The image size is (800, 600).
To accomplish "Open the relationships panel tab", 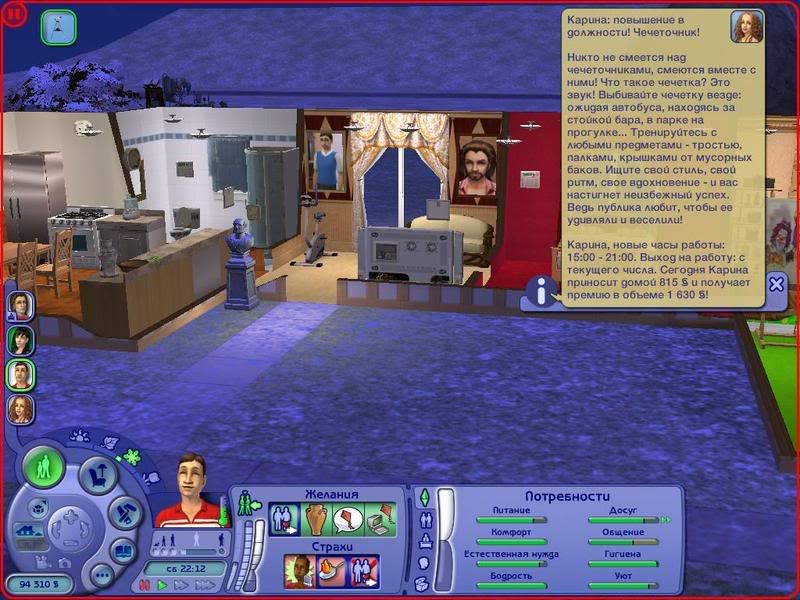I will pyautogui.click(x=424, y=519).
